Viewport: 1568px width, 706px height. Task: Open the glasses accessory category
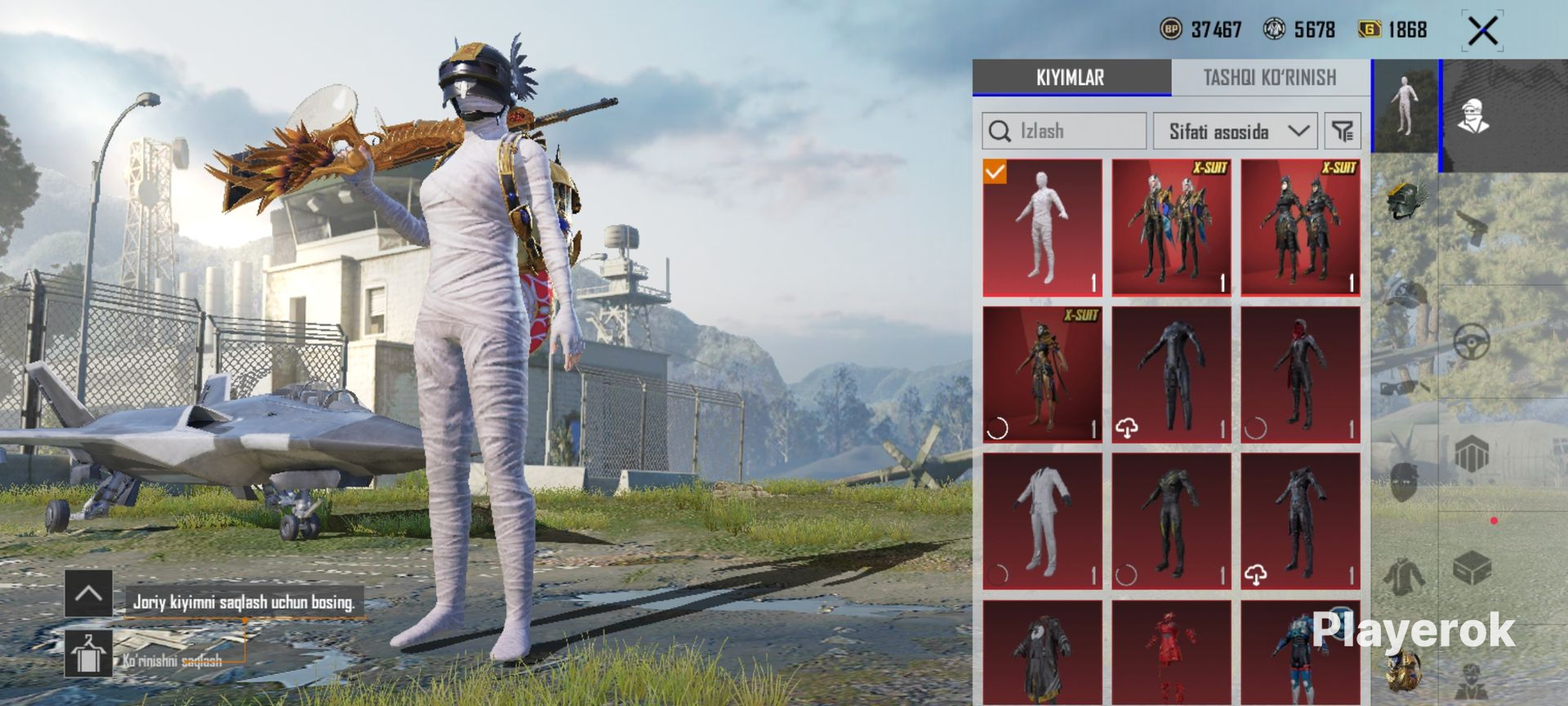(1403, 386)
